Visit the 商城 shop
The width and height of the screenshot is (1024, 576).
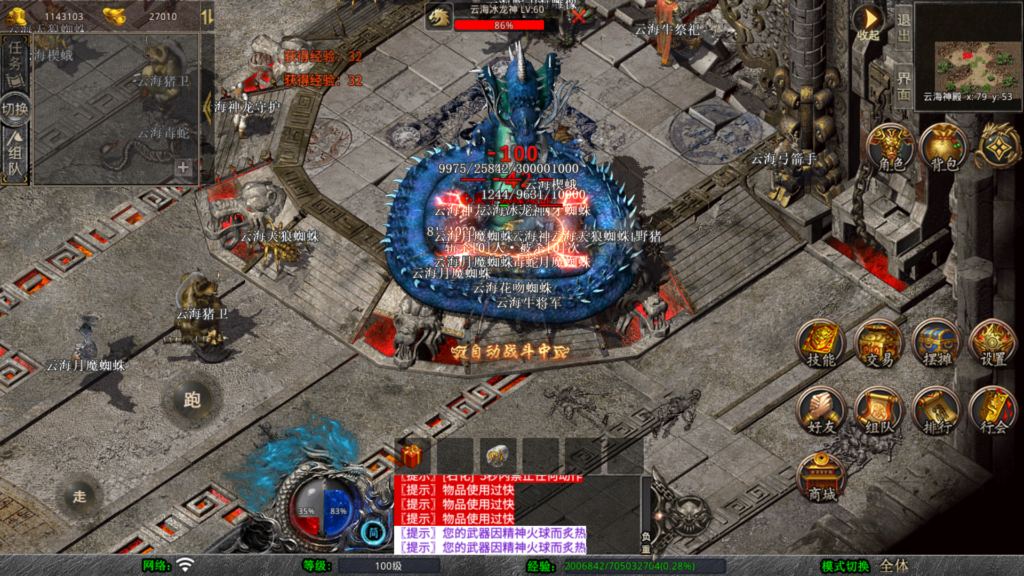(x=821, y=477)
